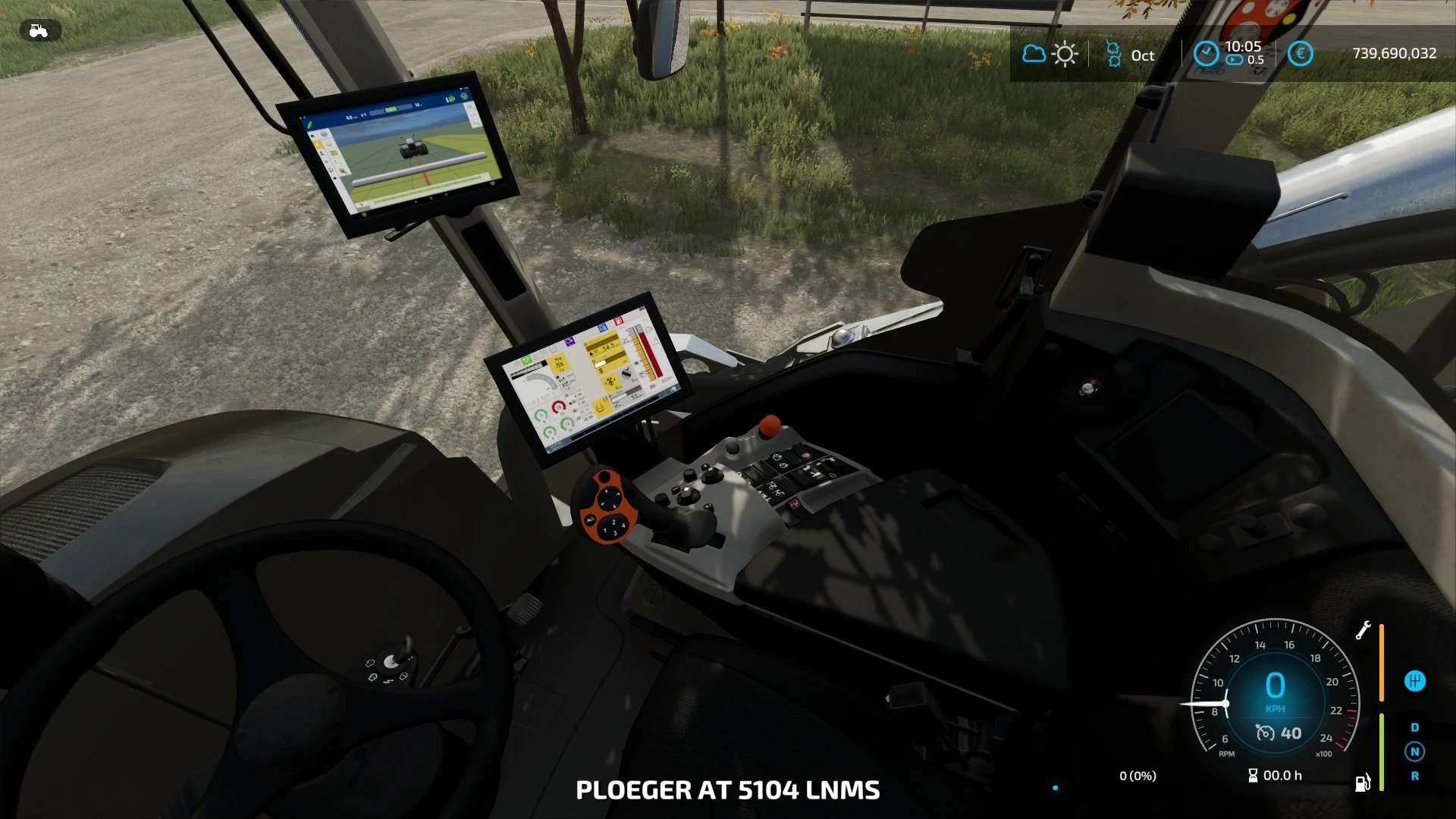Select the cruise control speed icon
The height and width of the screenshot is (819, 1456).
pos(1265,733)
